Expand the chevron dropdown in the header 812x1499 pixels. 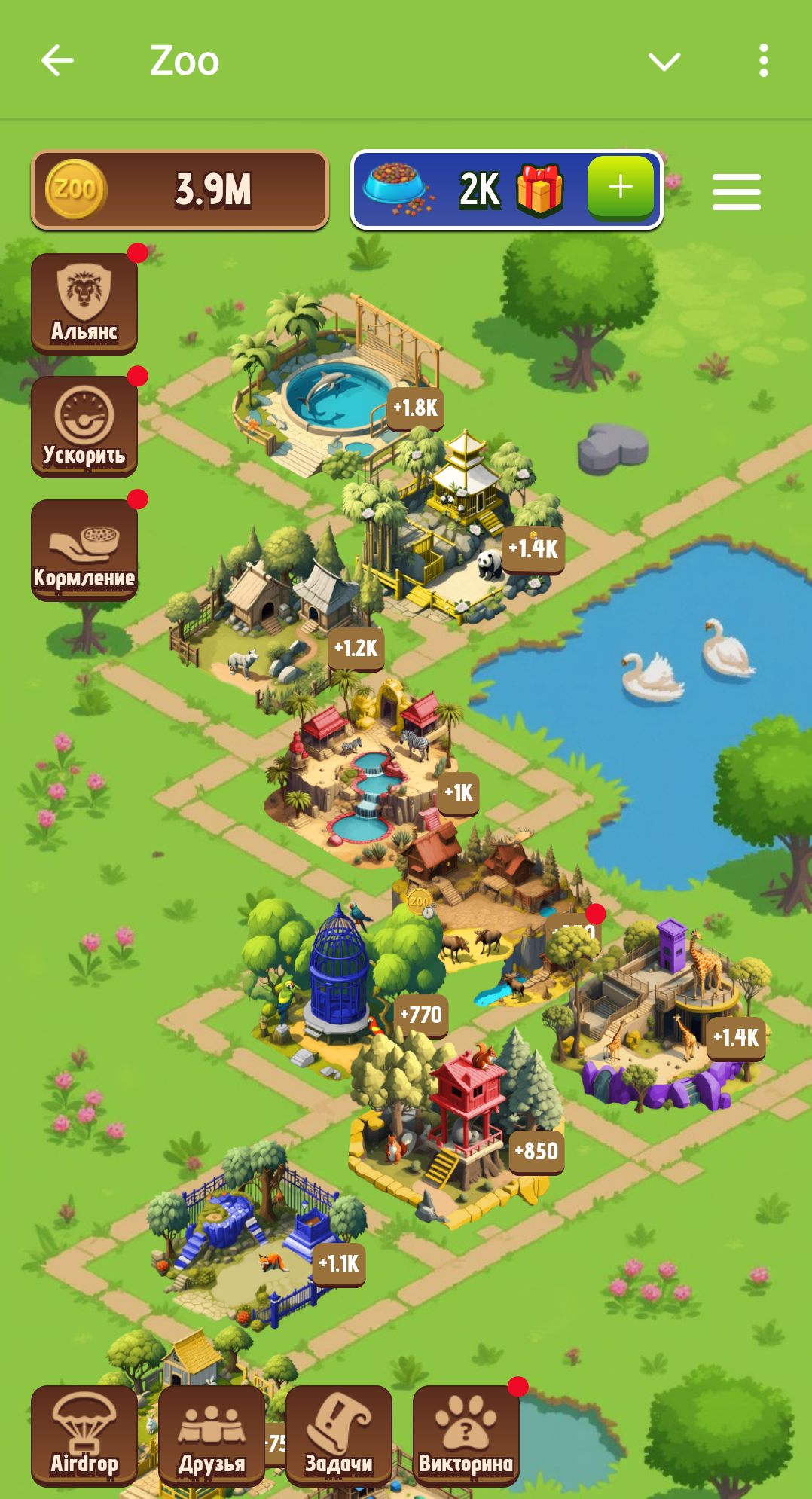click(x=664, y=61)
